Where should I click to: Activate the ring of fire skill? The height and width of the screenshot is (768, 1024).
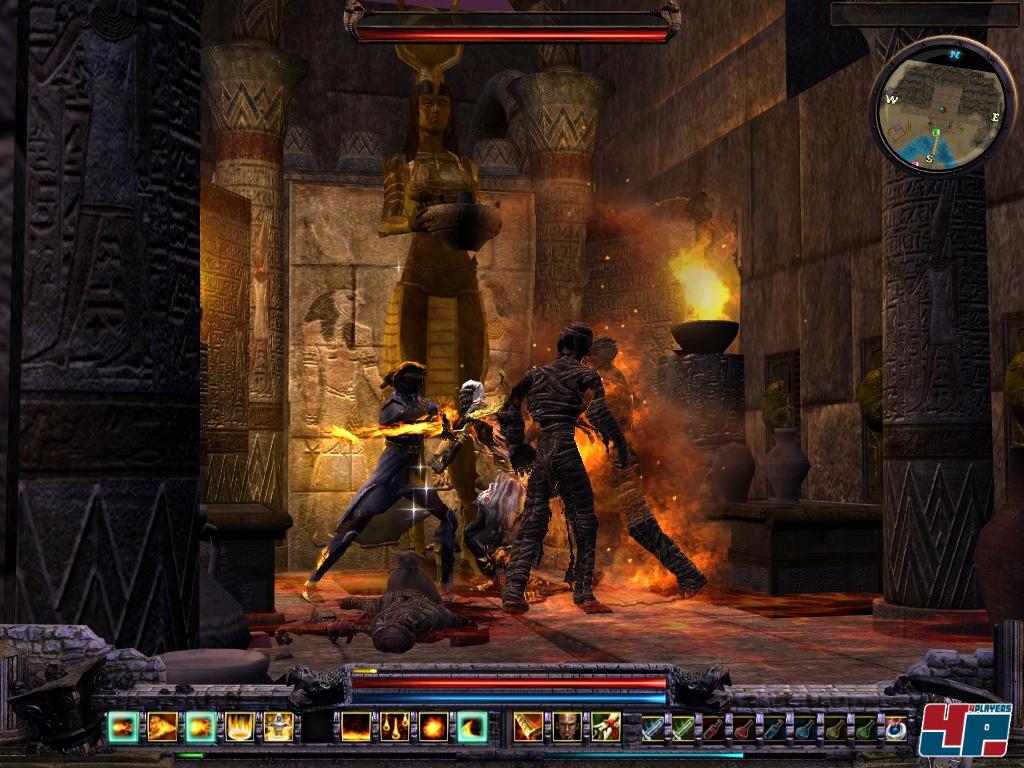tap(240, 726)
